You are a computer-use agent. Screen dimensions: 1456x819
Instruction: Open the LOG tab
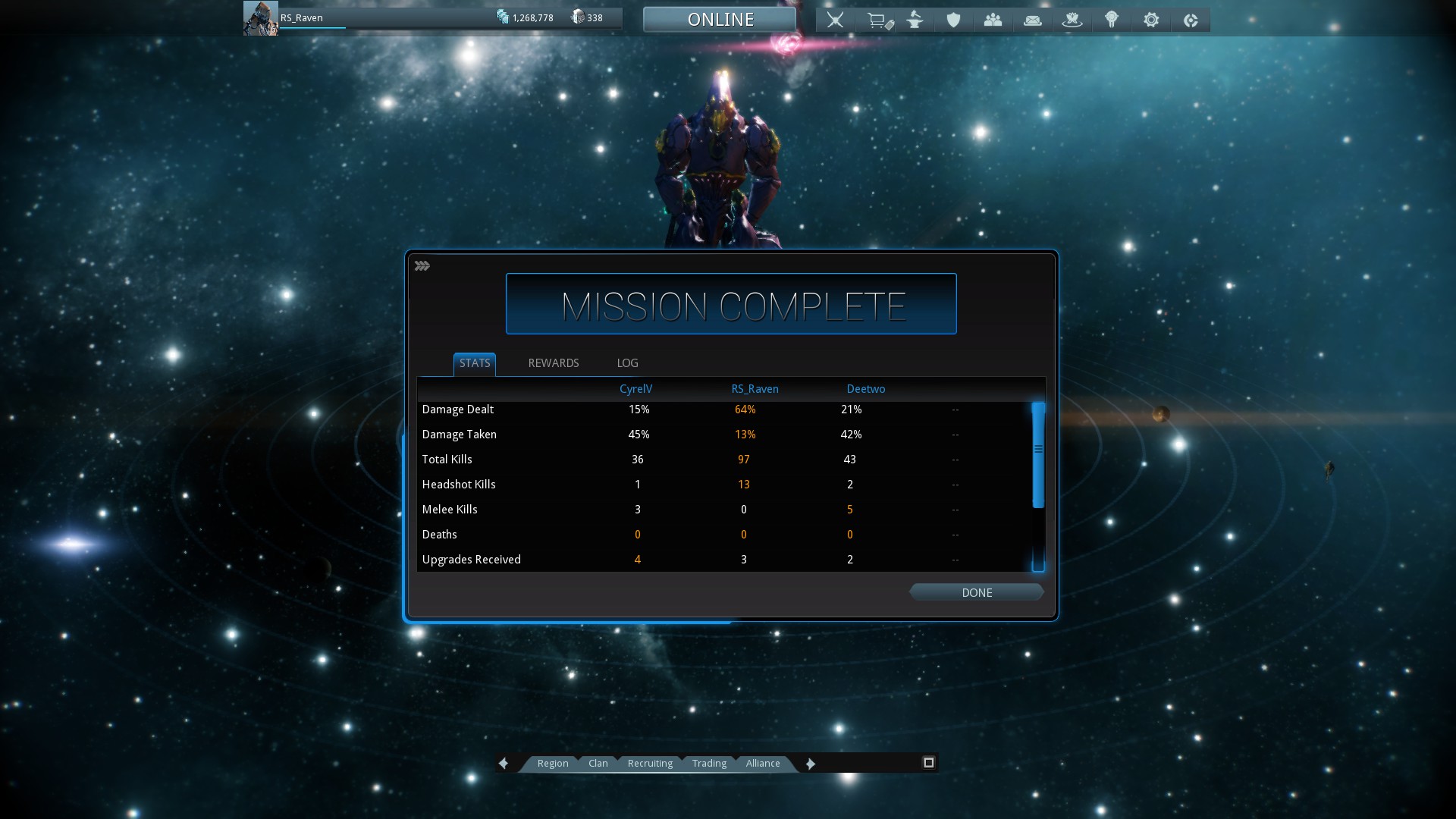tap(627, 363)
